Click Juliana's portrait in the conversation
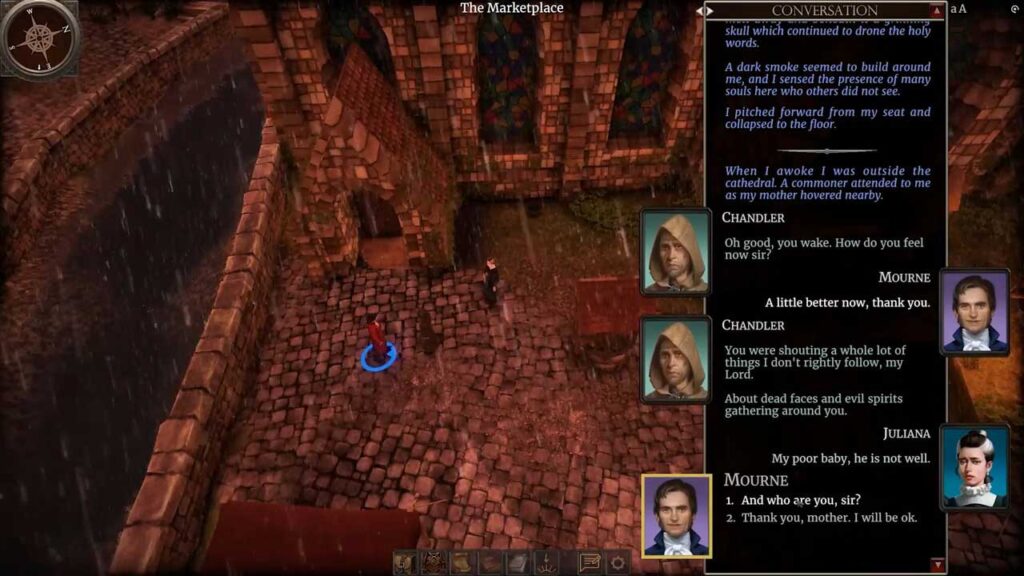The width and height of the screenshot is (1024, 576). 975,467
